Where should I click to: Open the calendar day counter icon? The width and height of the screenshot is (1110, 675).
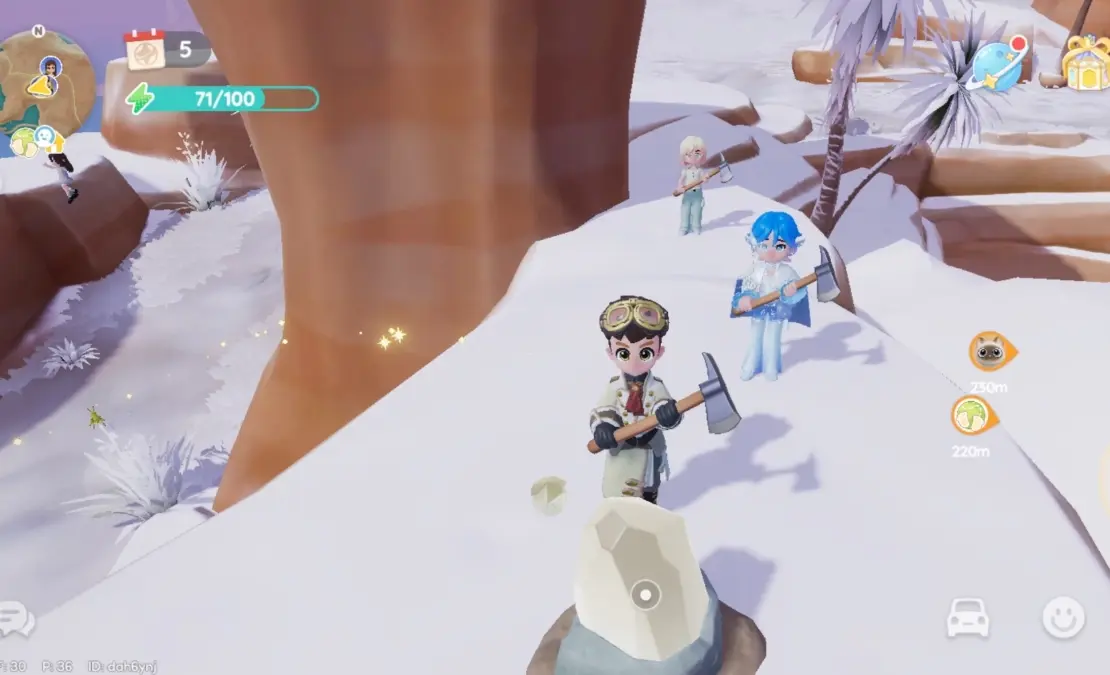click(x=144, y=49)
